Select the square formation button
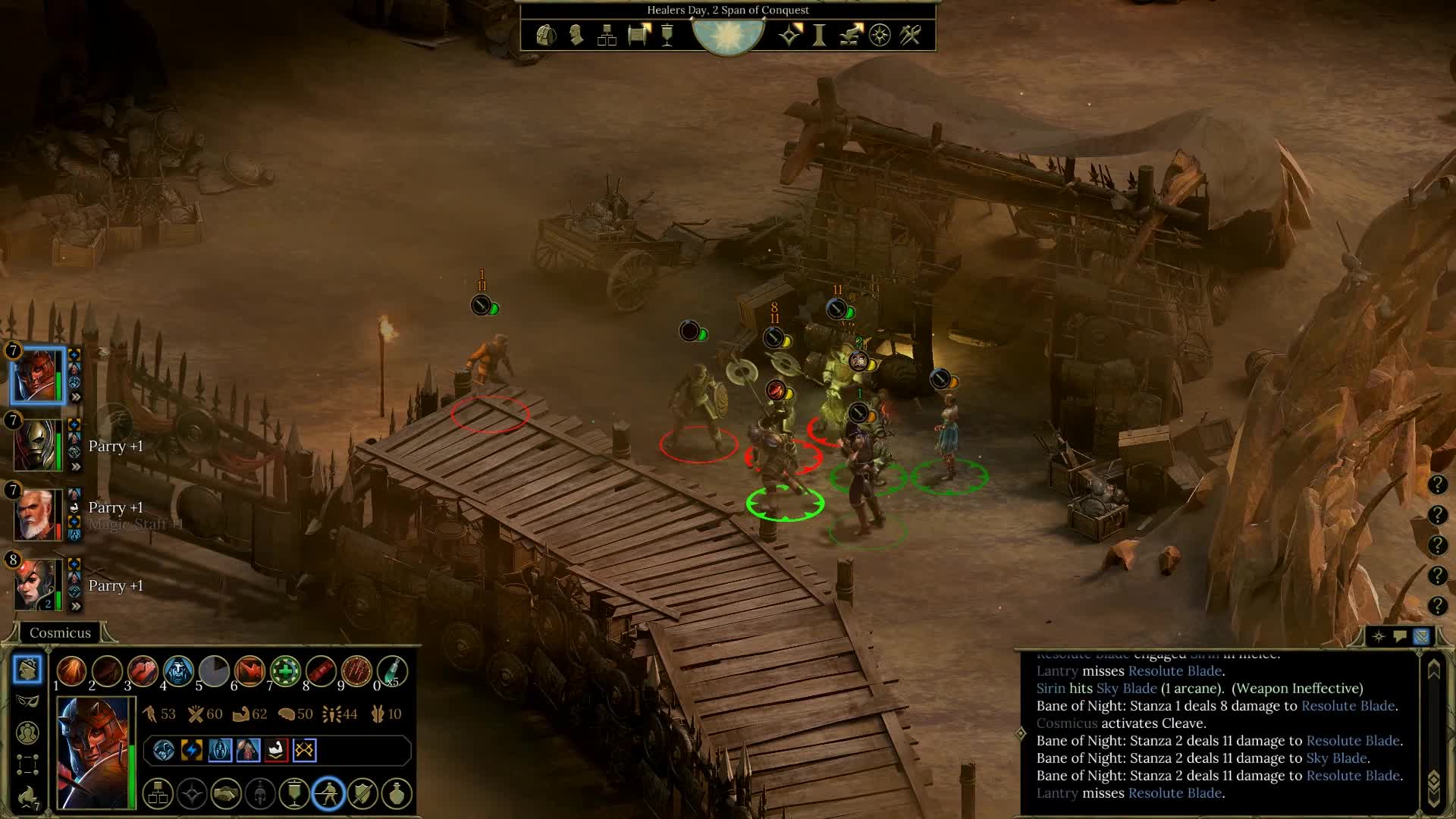 (27, 764)
